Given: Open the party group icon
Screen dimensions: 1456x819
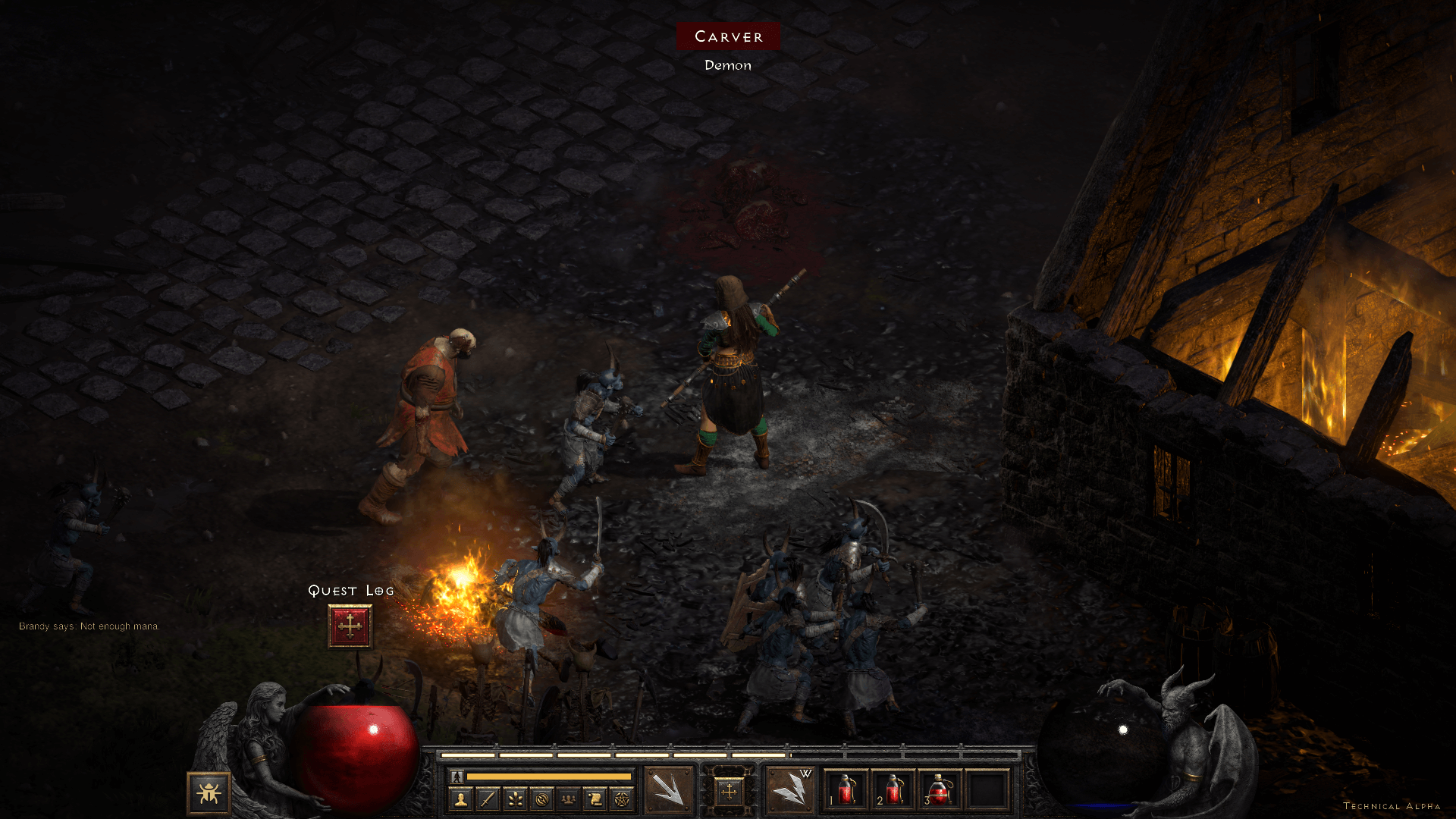Looking at the screenshot, I should (568, 799).
